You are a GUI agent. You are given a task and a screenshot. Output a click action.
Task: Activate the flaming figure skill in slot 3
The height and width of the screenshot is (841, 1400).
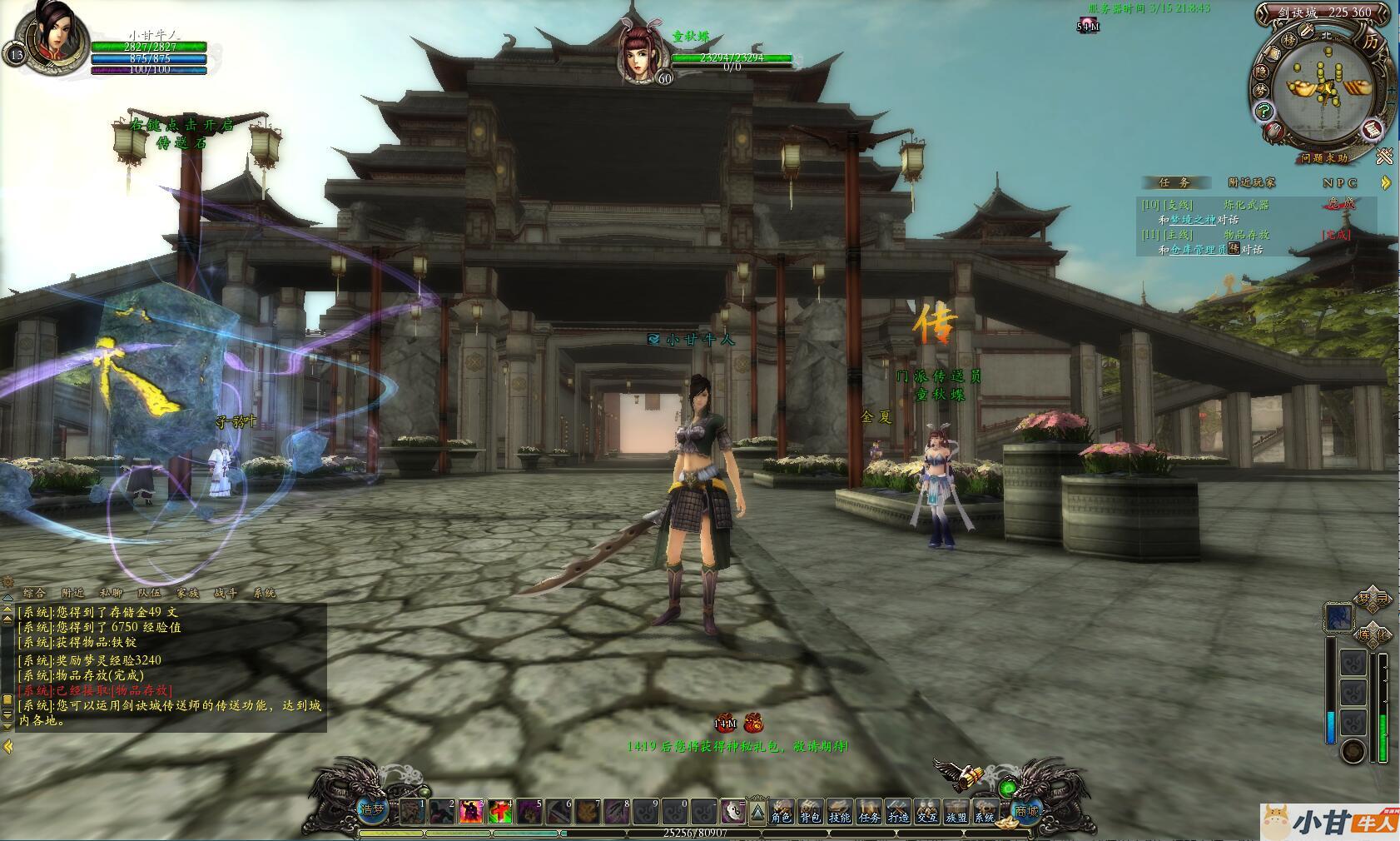click(x=470, y=810)
